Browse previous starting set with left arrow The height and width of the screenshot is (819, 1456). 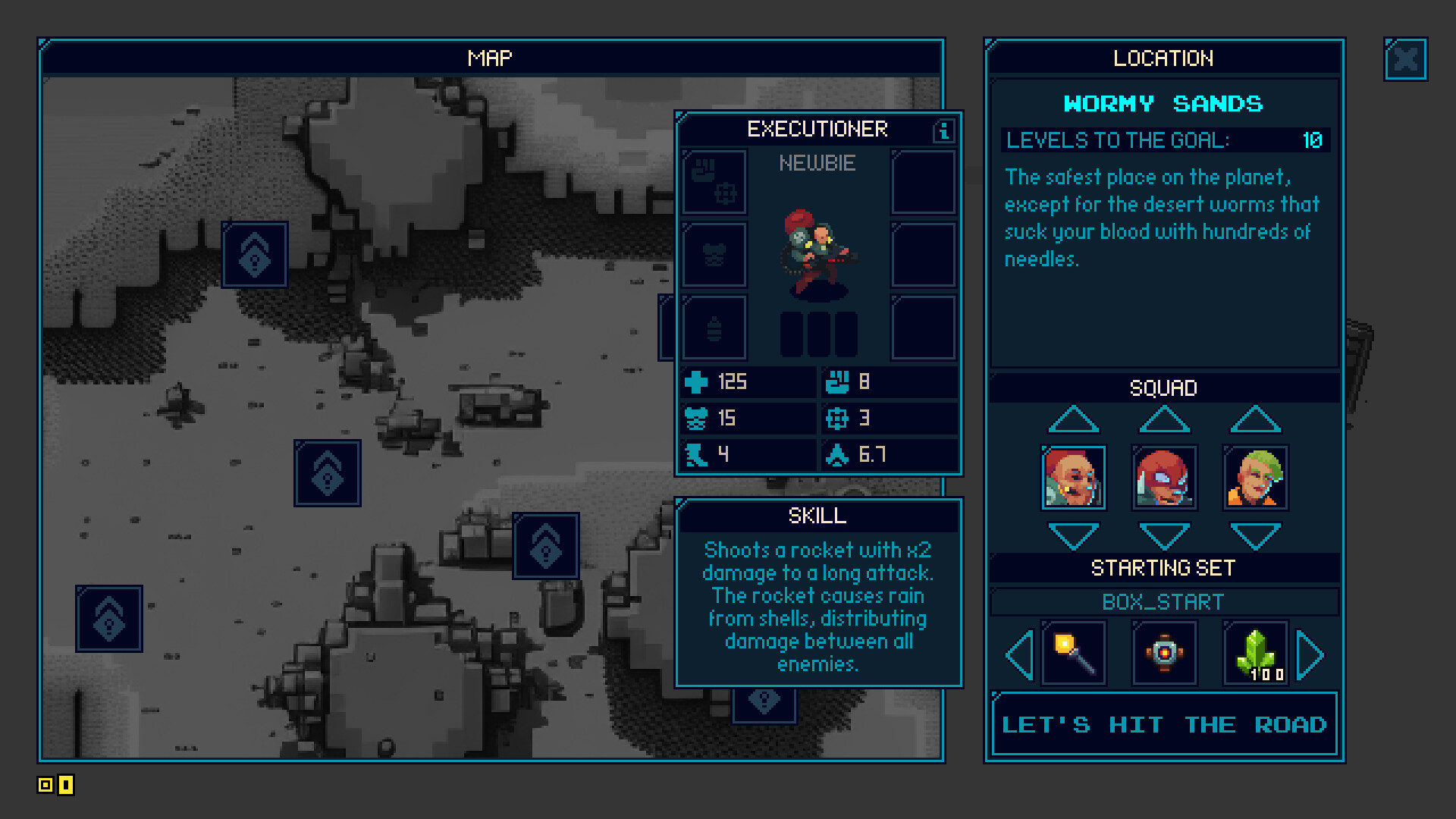tap(1018, 653)
